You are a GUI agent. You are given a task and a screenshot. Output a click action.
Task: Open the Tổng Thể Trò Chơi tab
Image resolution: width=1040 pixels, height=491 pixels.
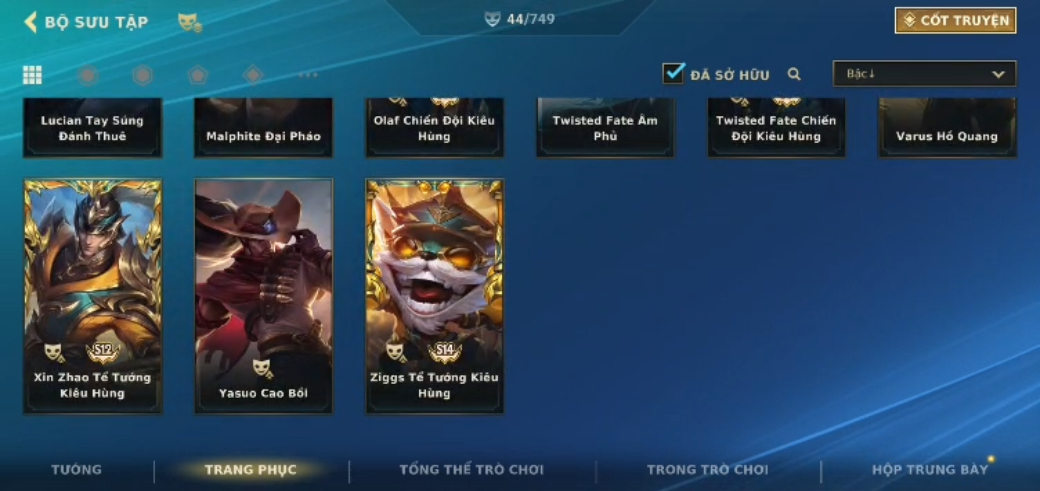pyautogui.click(x=471, y=470)
